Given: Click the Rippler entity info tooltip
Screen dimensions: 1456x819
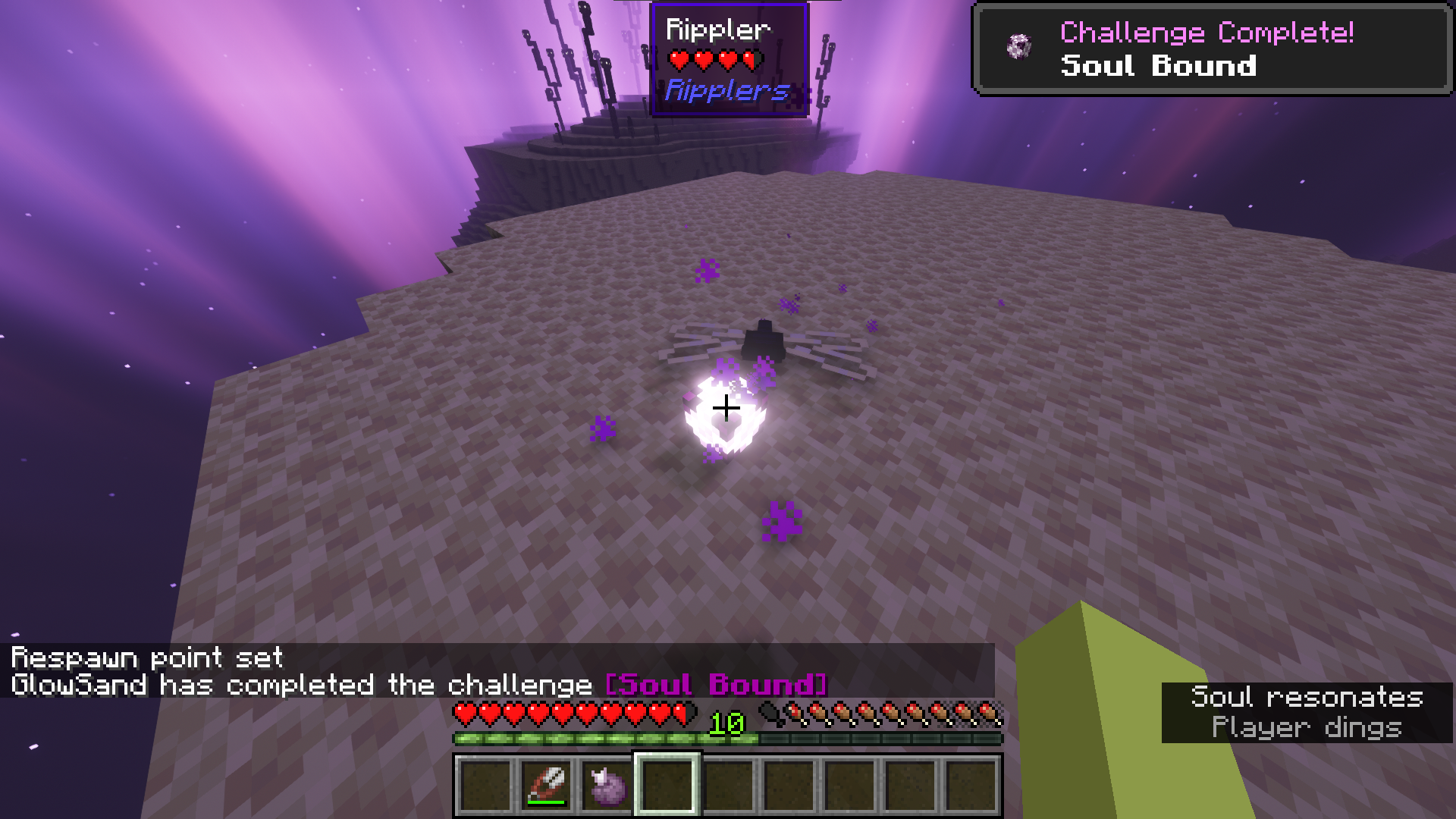Looking at the screenshot, I should 729,60.
